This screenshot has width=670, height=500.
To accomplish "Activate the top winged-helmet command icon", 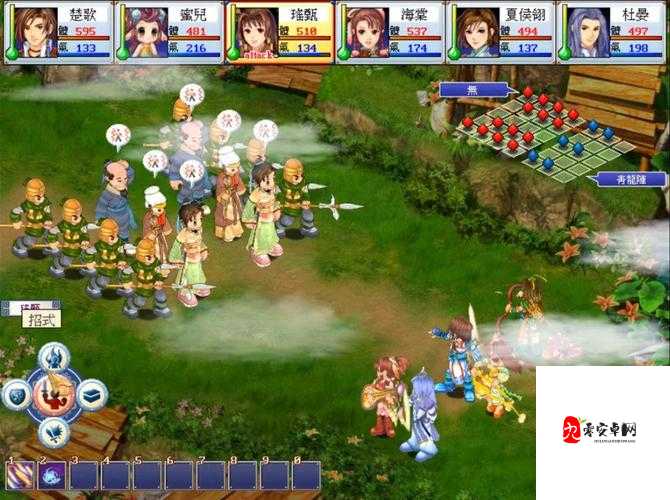I will pos(54,356).
